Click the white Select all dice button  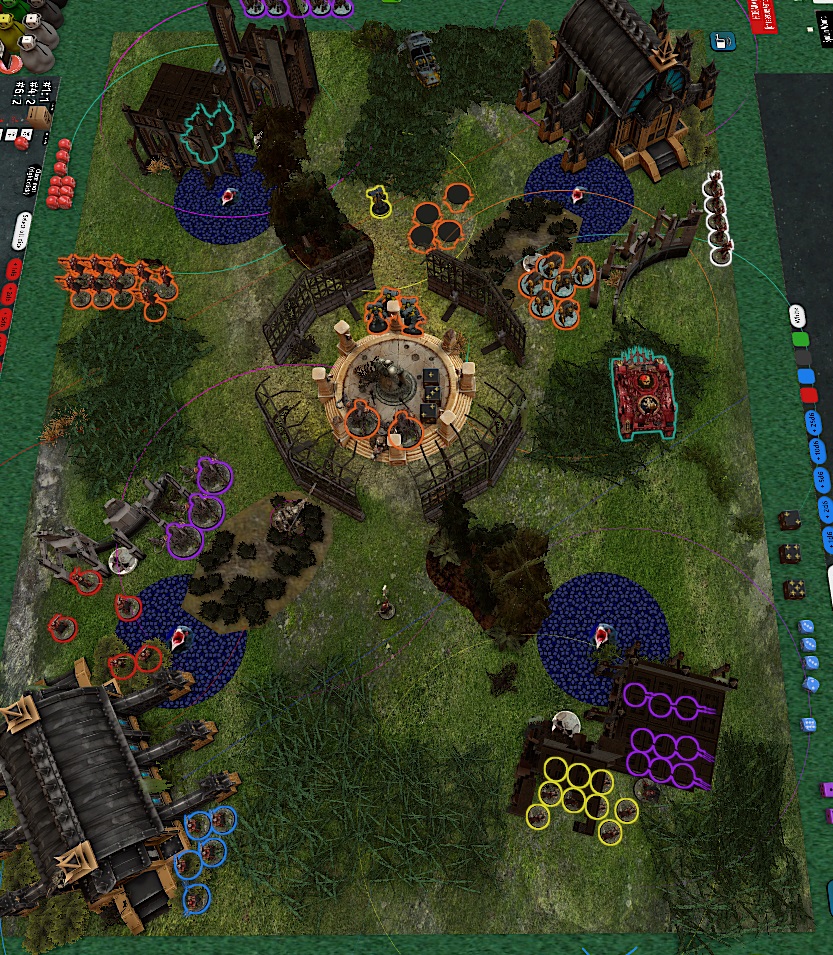click(x=23, y=230)
